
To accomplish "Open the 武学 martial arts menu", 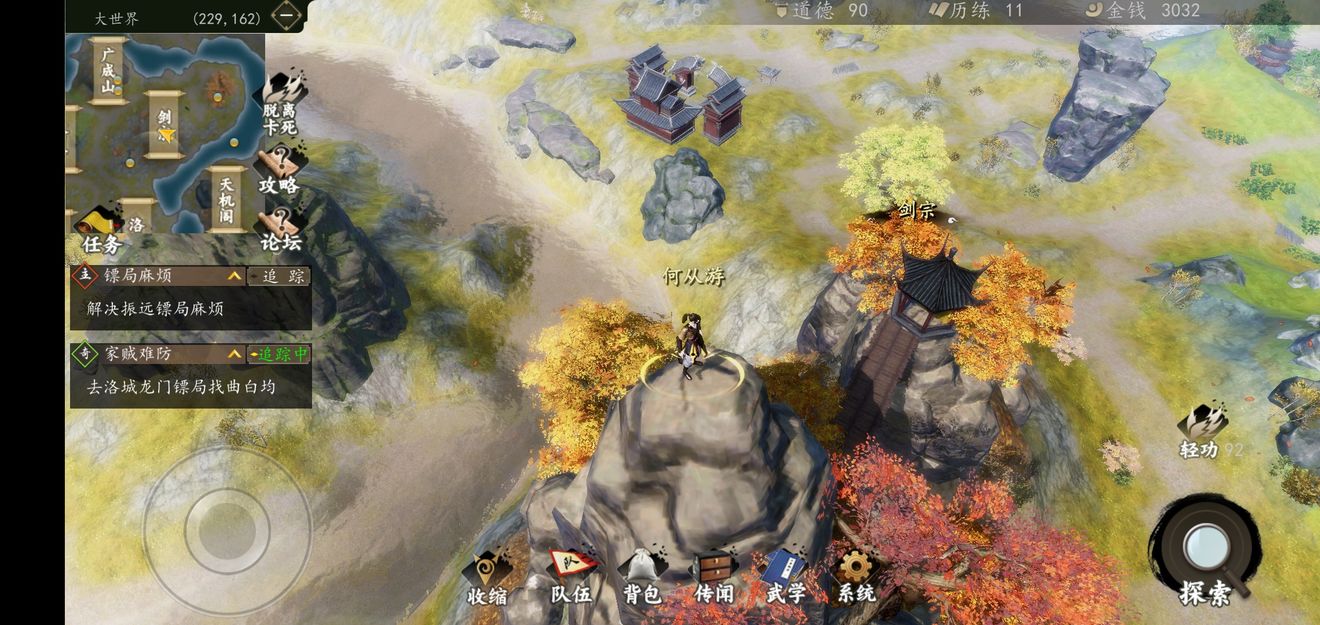I will pyautogui.click(x=785, y=578).
